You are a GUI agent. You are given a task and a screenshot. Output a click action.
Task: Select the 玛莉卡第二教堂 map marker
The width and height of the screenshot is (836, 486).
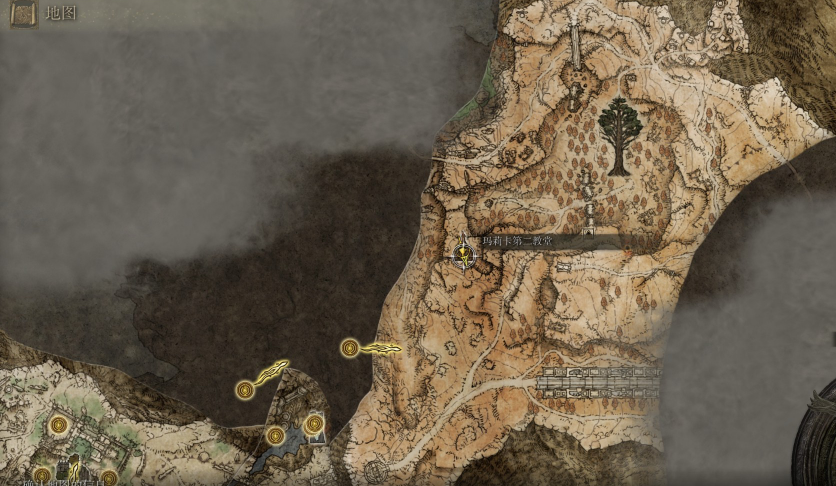tap(464, 254)
